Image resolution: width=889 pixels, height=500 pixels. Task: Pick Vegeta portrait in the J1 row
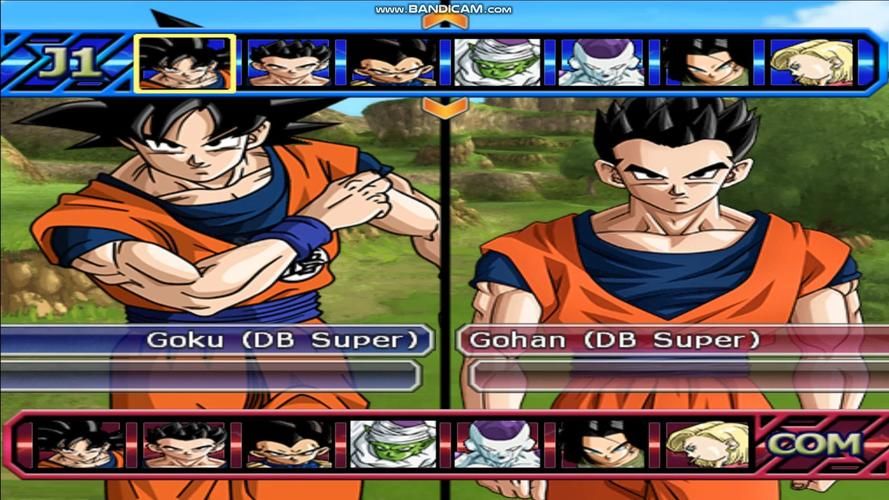(x=392, y=63)
